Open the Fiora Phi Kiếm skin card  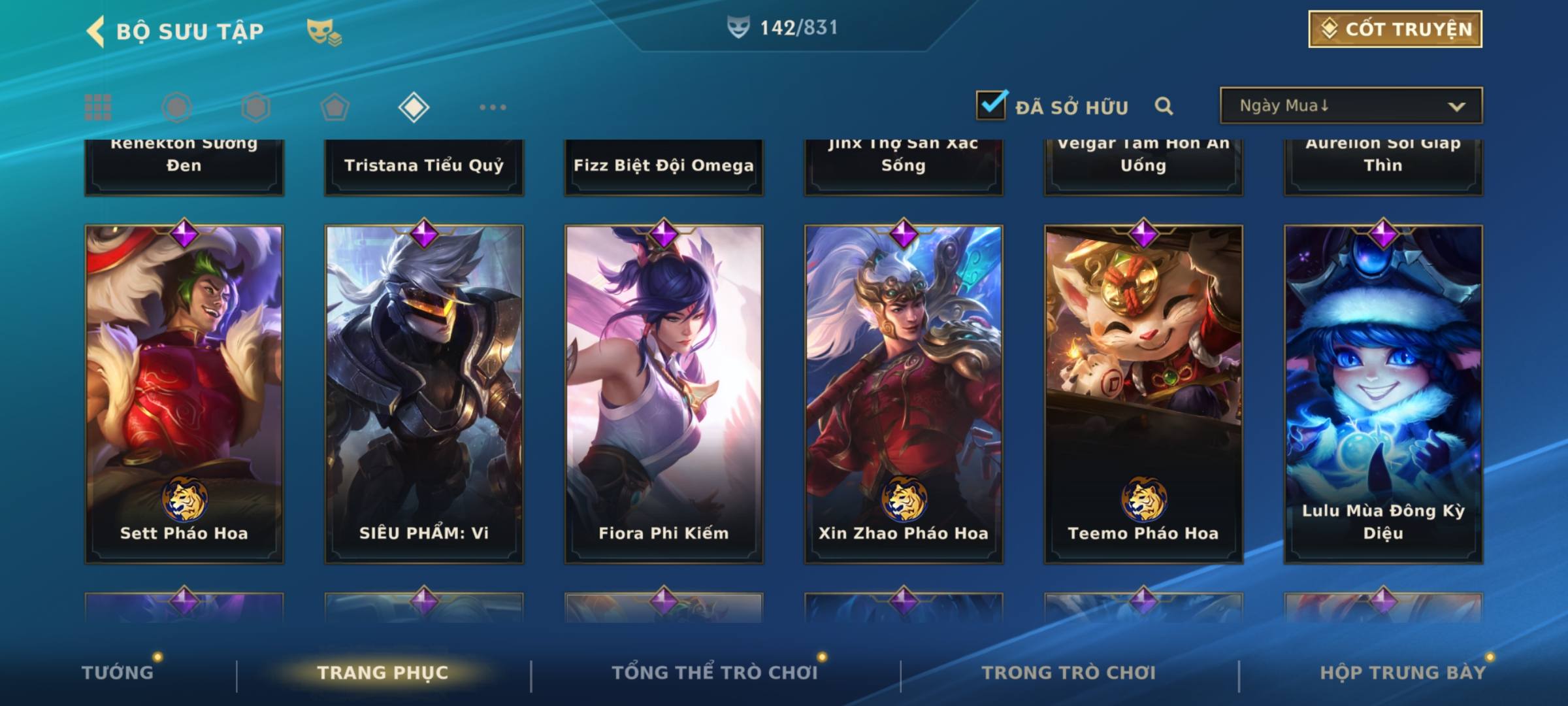pos(664,394)
